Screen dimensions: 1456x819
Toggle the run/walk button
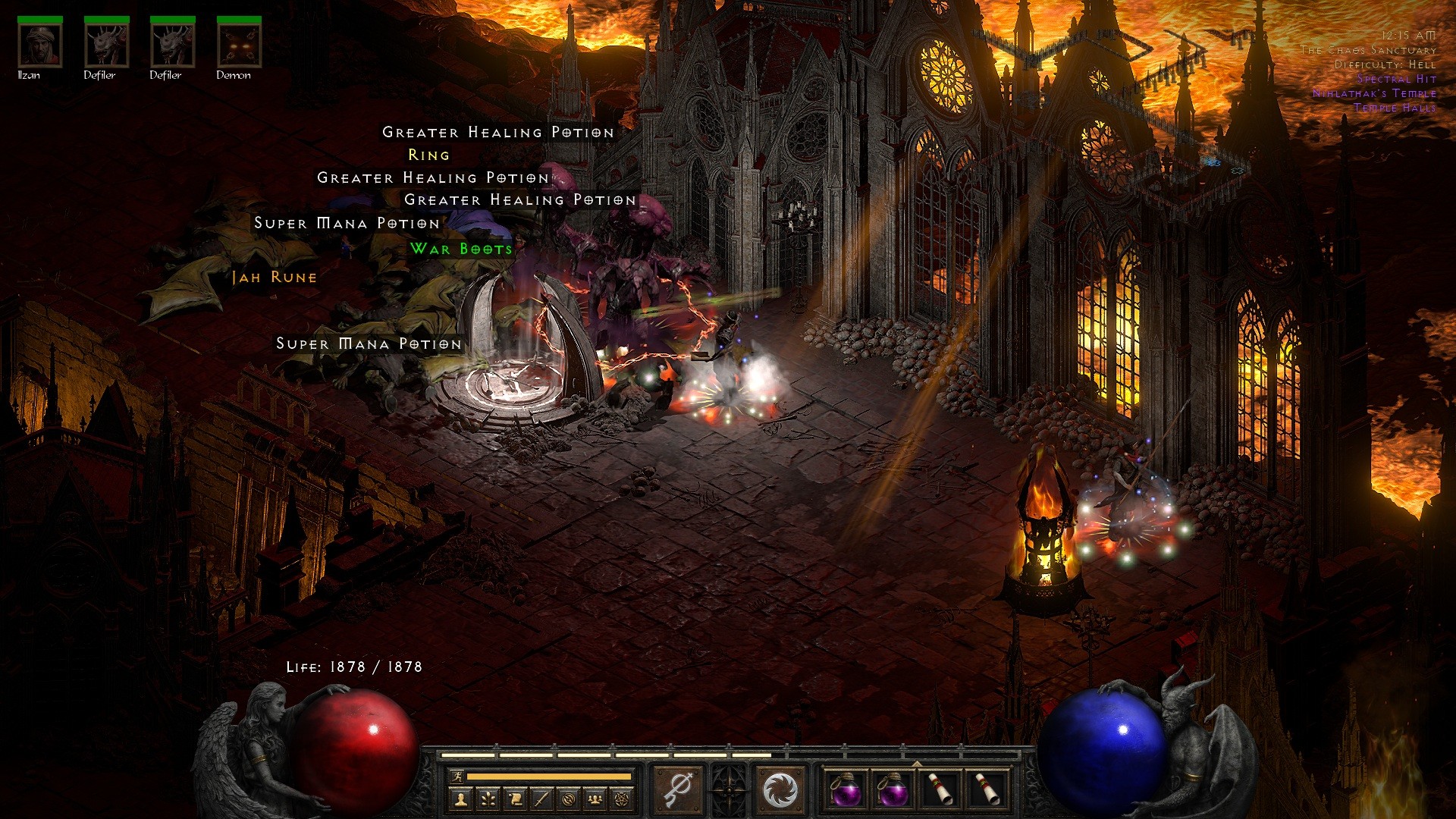457,777
